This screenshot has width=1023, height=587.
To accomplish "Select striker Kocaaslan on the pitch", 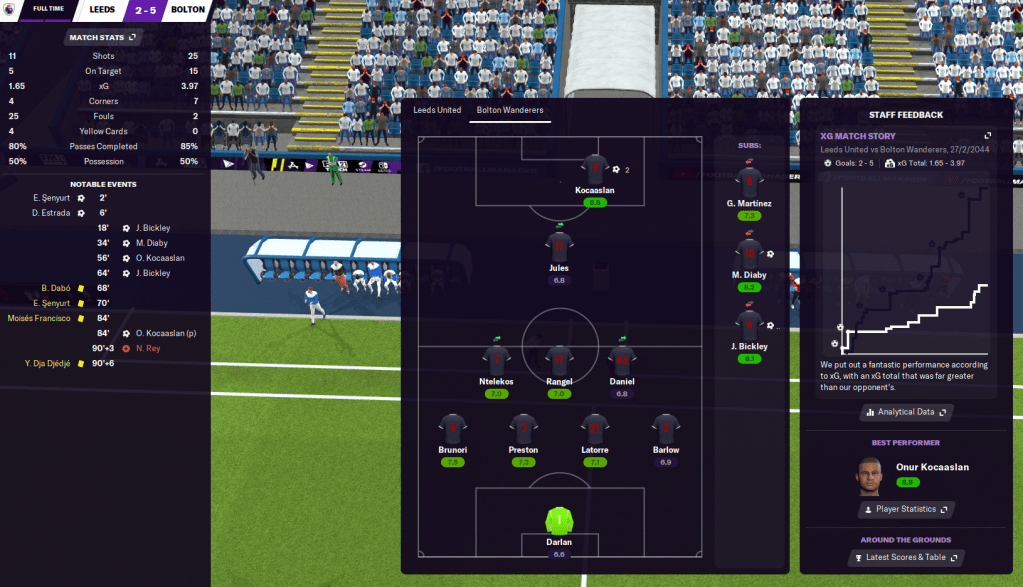I will coord(595,169).
